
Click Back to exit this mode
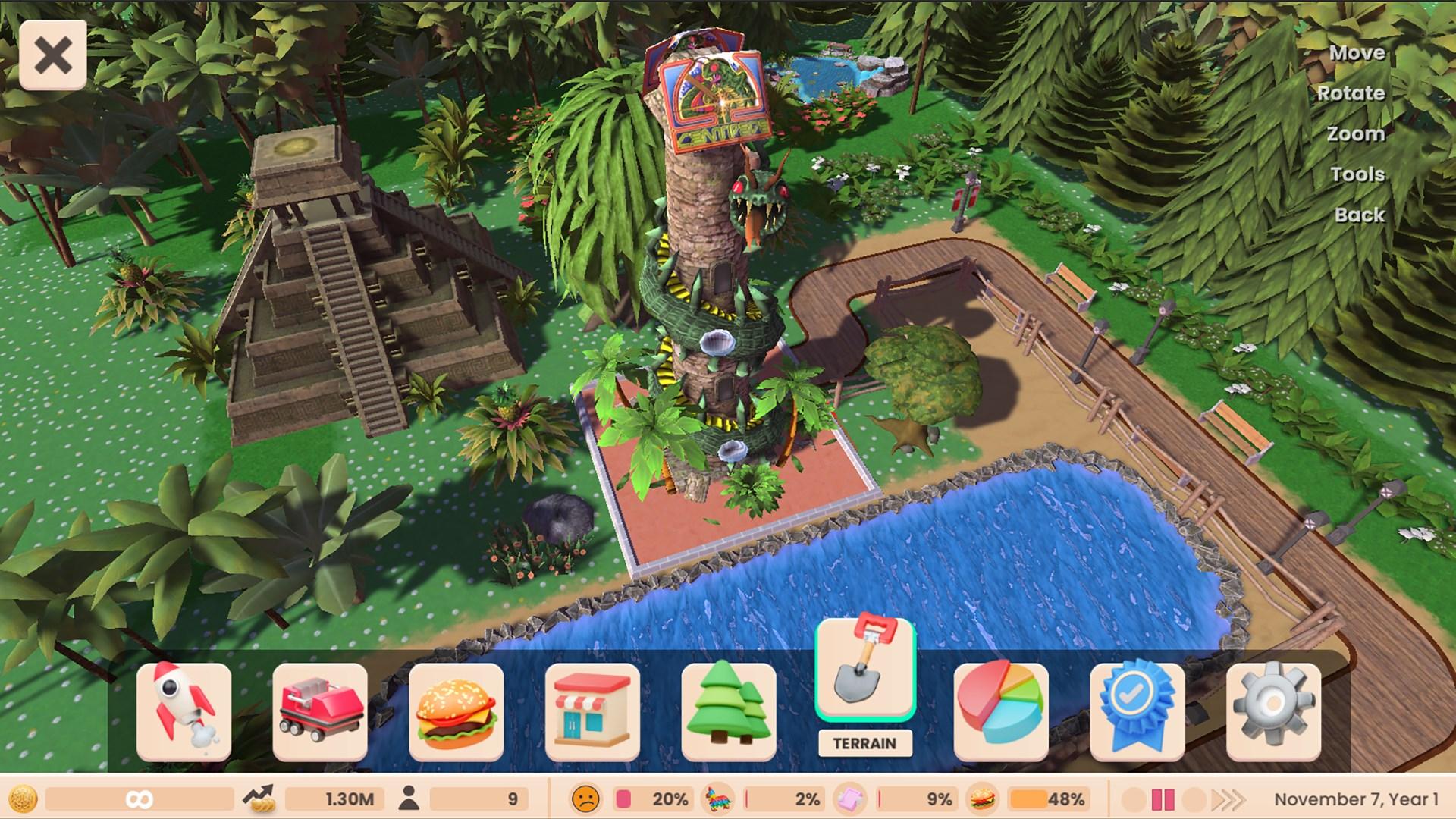(1359, 215)
